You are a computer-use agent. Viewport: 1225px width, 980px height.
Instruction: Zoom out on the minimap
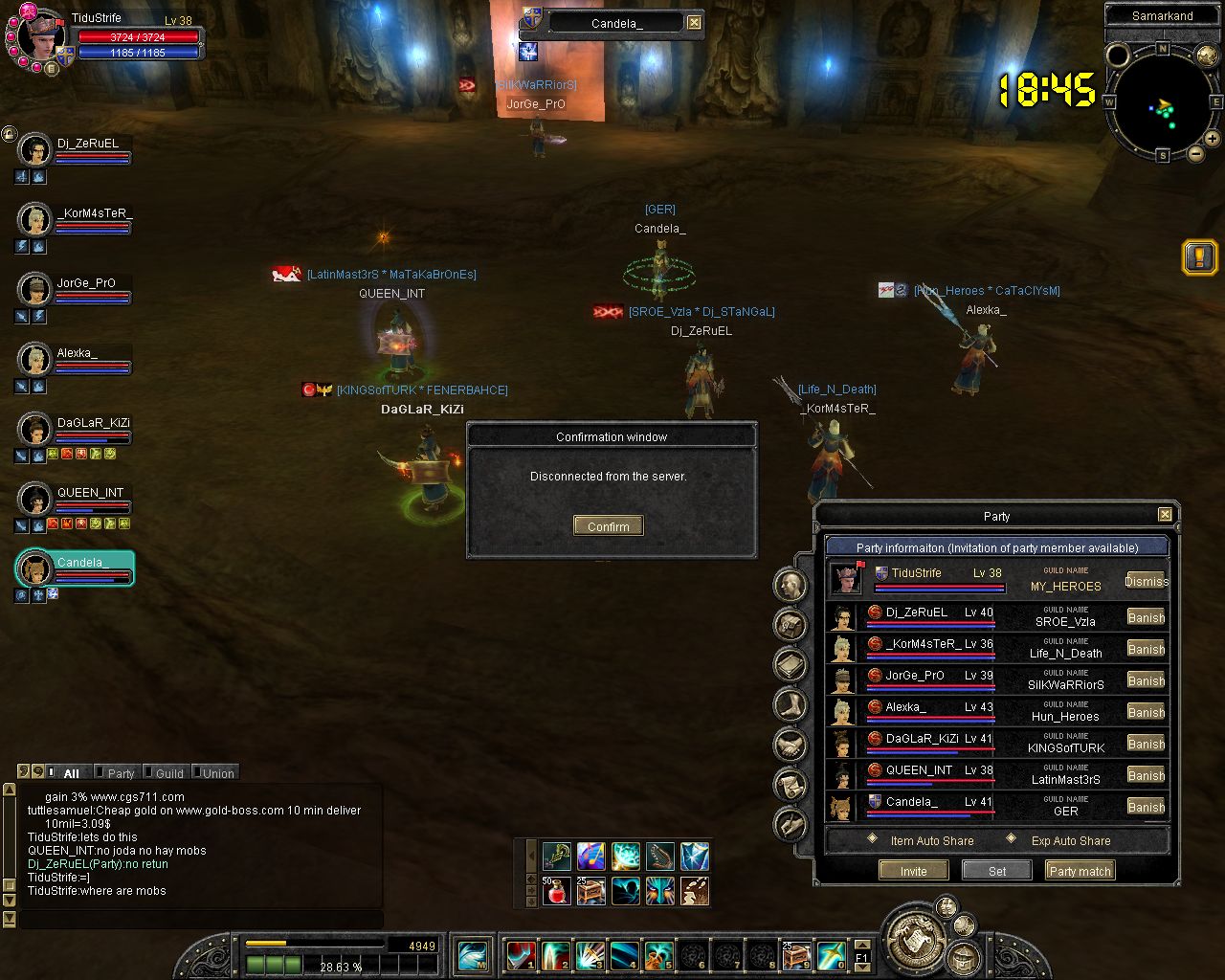coord(1195,153)
